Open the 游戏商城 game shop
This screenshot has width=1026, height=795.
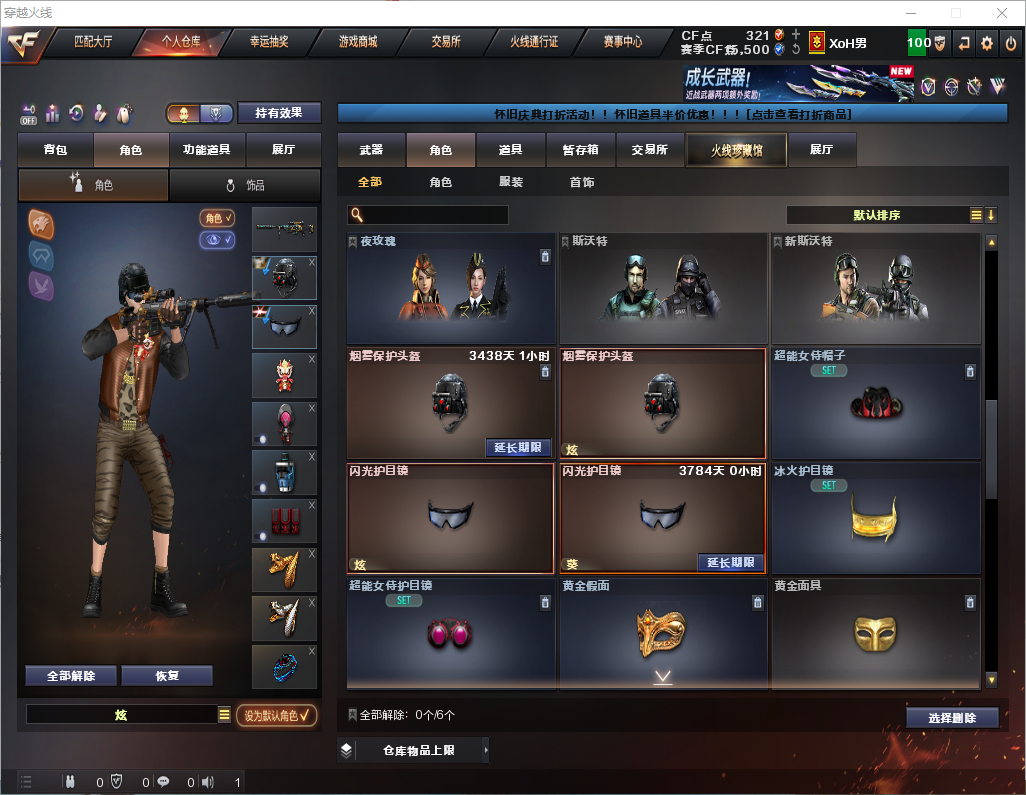point(357,43)
